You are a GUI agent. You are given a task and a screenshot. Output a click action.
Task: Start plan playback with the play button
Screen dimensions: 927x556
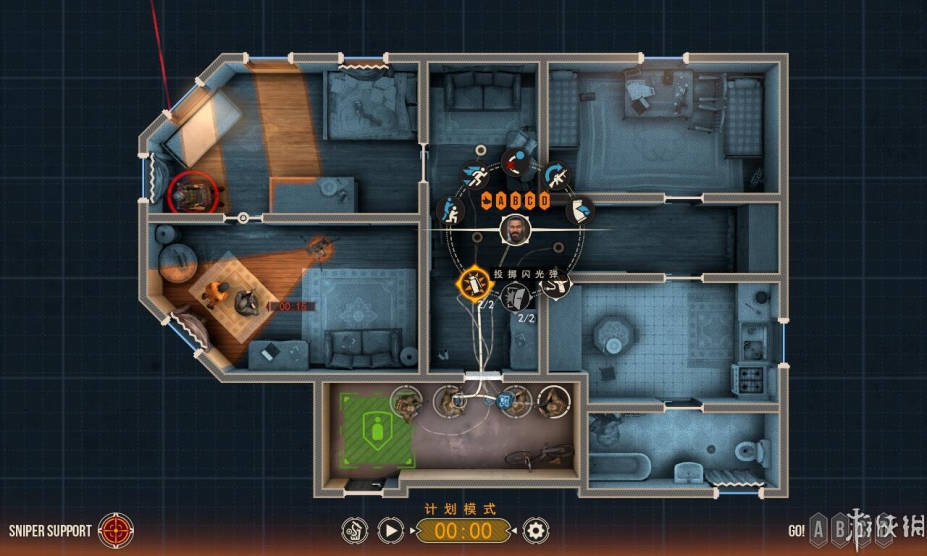[x=392, y=531]
